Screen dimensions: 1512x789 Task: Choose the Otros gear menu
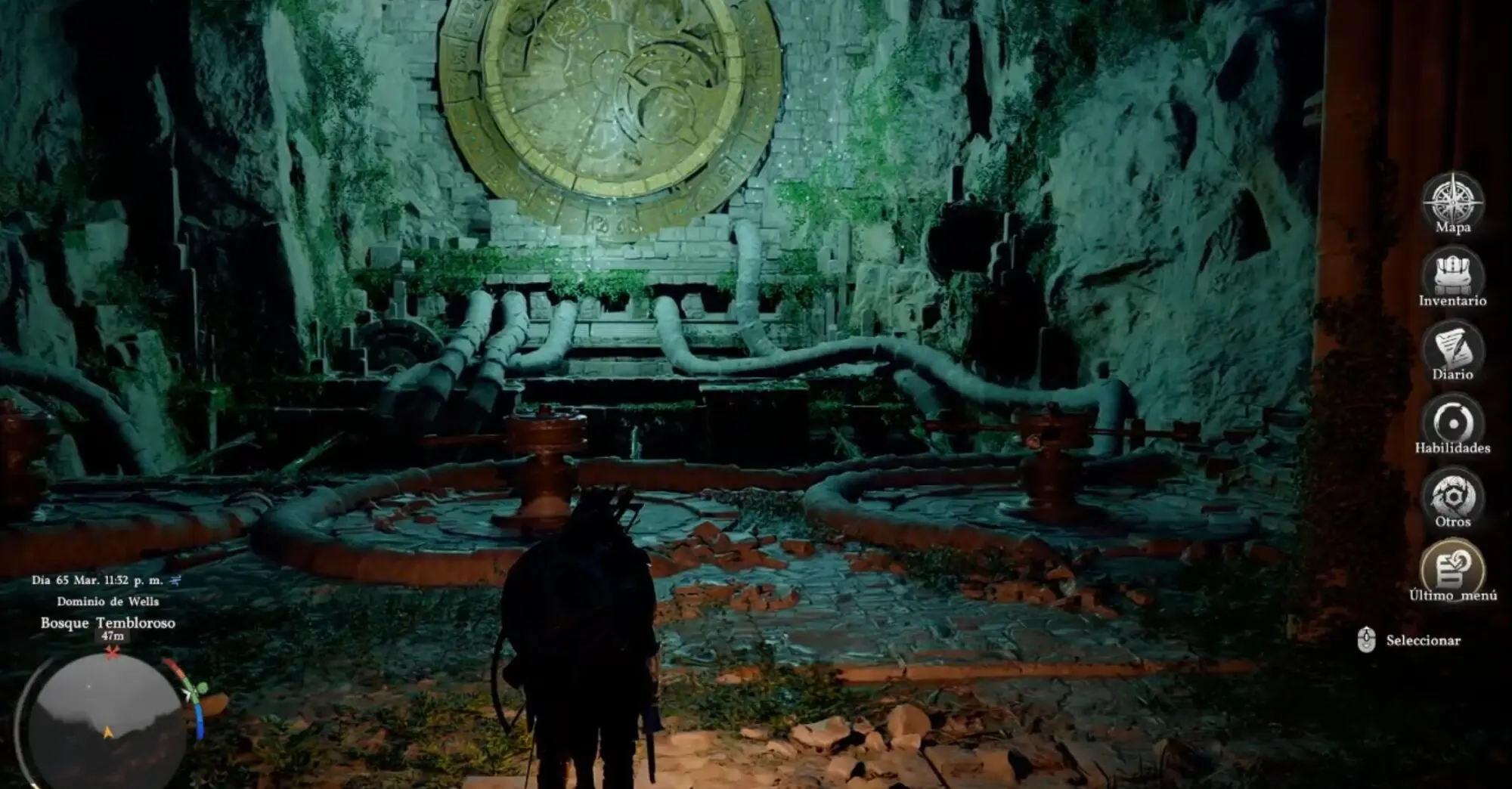pyautogui.click(x=1452, y=495)
